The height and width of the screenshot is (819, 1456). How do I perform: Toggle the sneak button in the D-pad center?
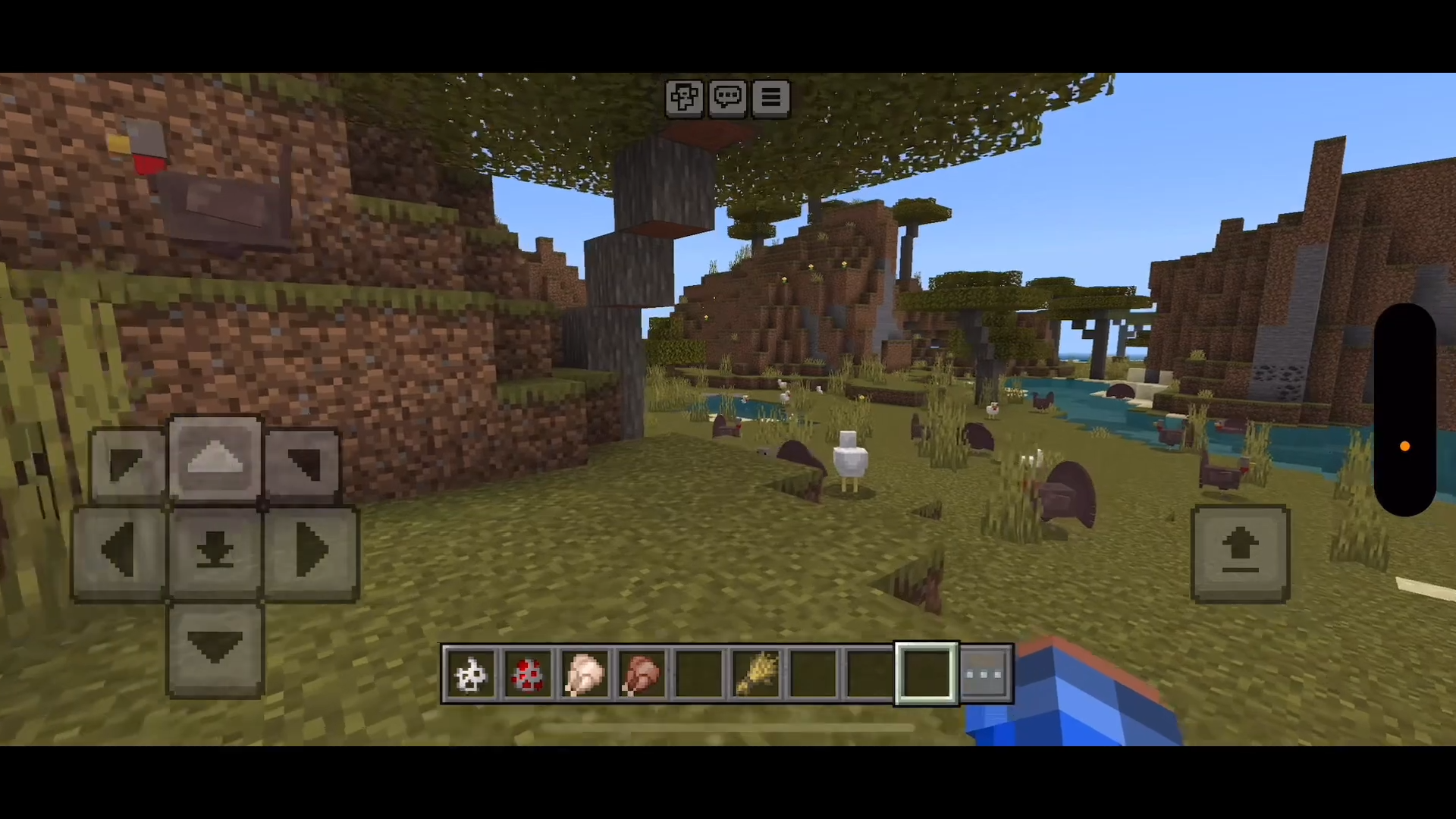pos(215,553)
